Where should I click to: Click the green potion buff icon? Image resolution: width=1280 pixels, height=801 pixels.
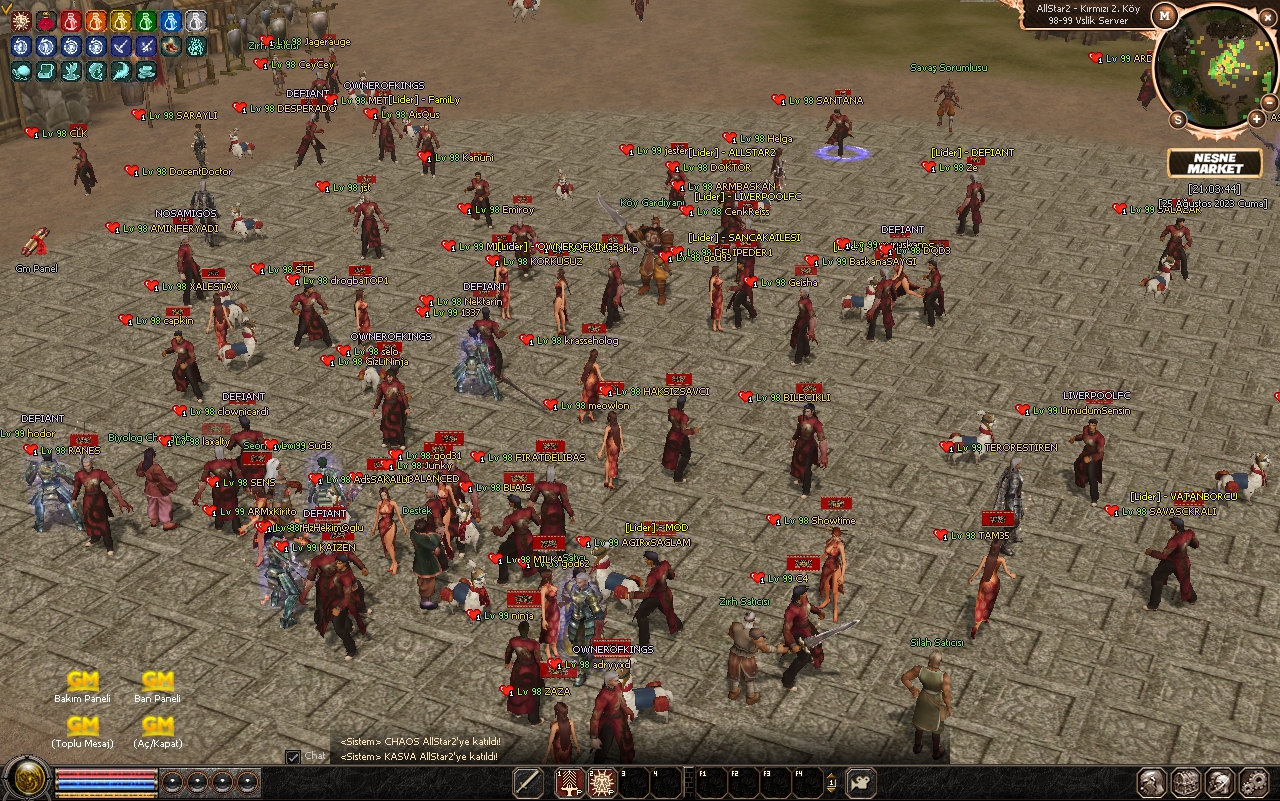[x=146, y=21]
